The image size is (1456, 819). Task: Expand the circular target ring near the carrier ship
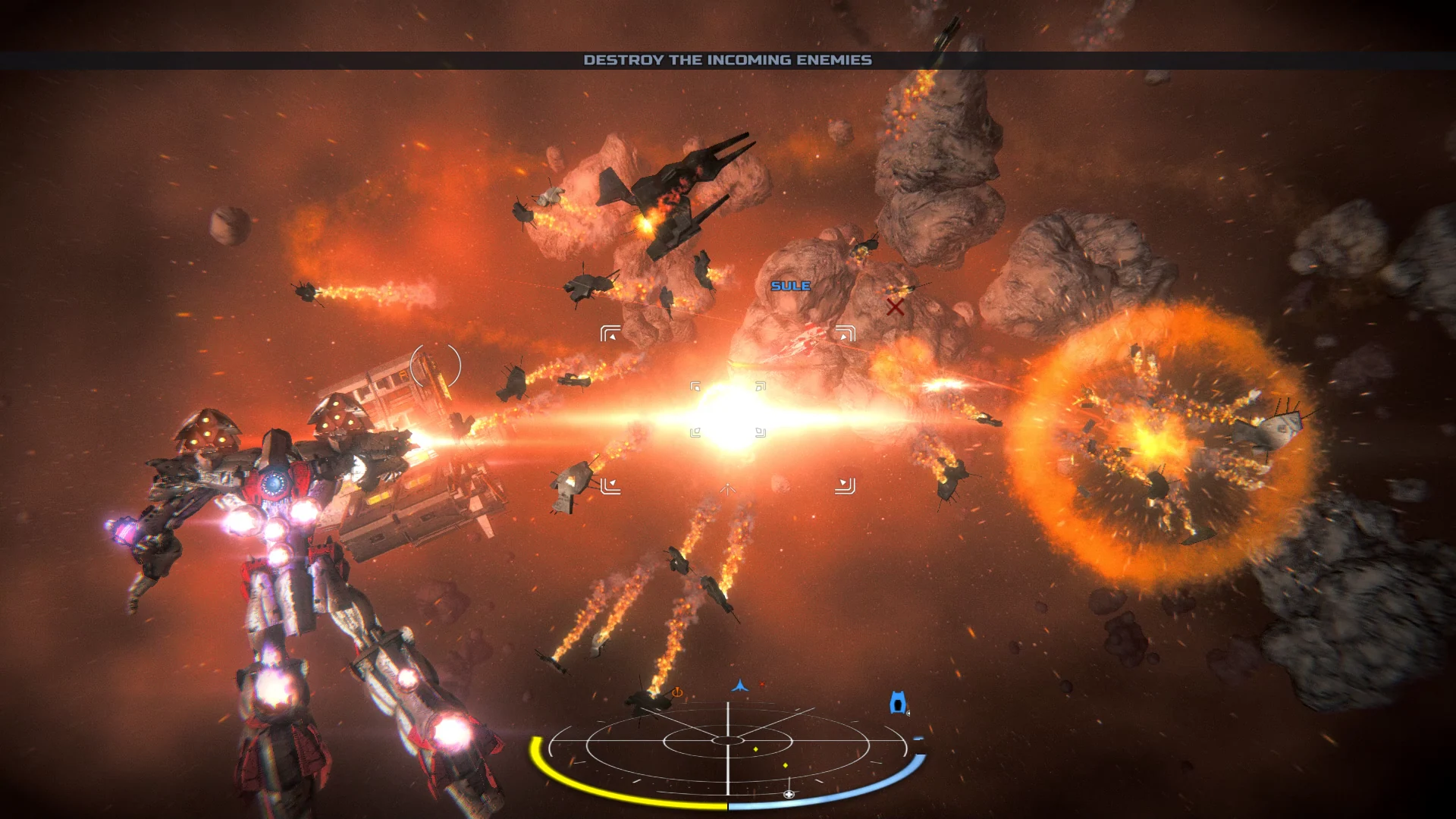pyautogui.click(x=435, y=366)
